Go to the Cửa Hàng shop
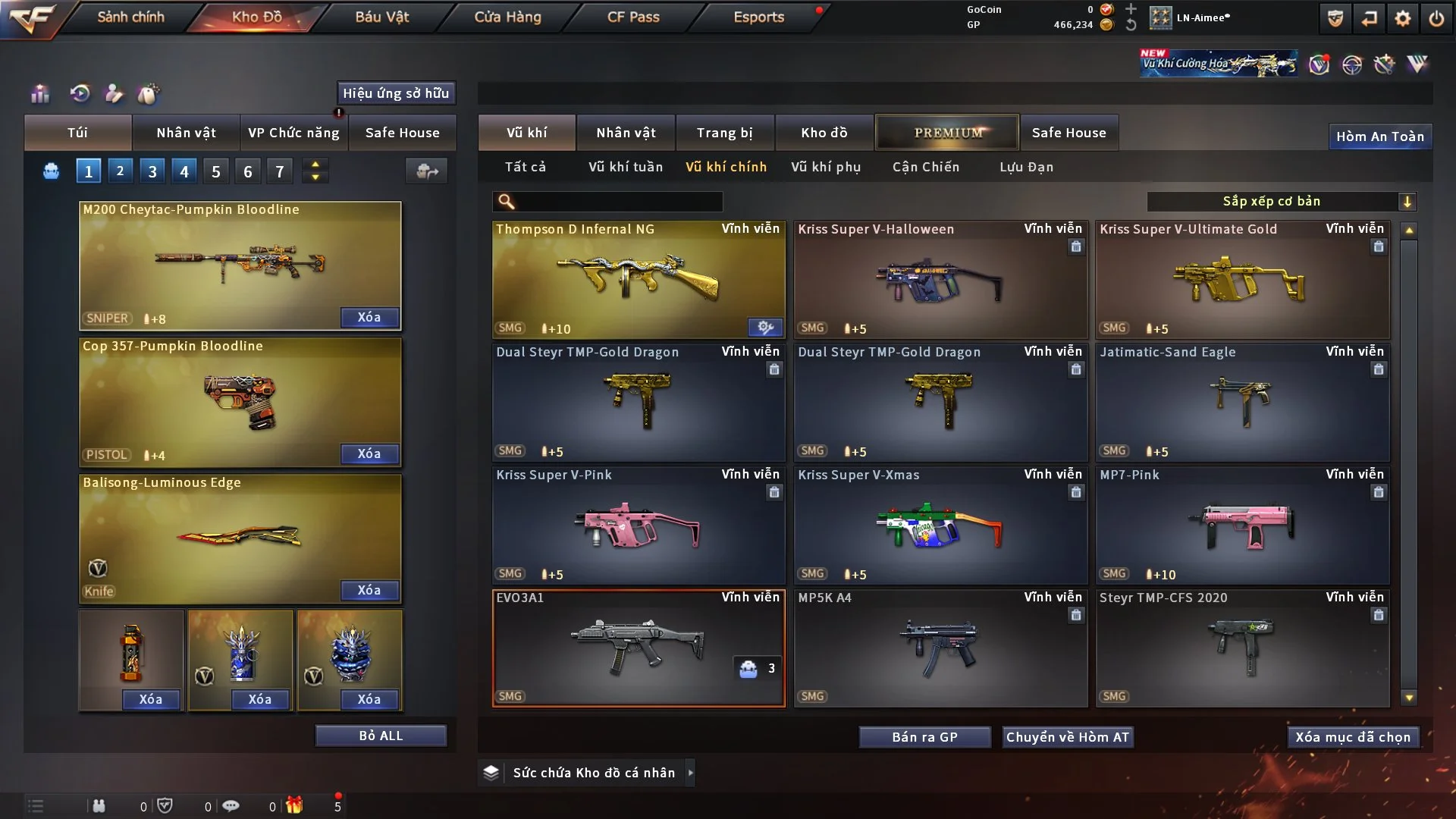The image size is (1456, 819). pyautogui.click(x=507, y=17)
